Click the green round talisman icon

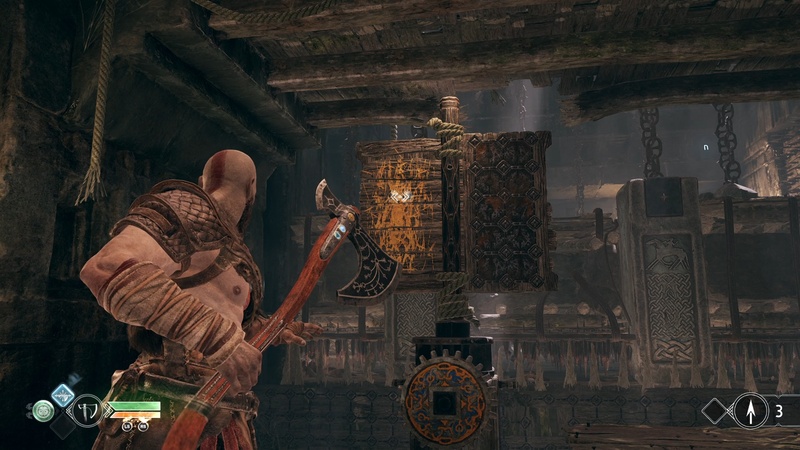click(42, 410)
